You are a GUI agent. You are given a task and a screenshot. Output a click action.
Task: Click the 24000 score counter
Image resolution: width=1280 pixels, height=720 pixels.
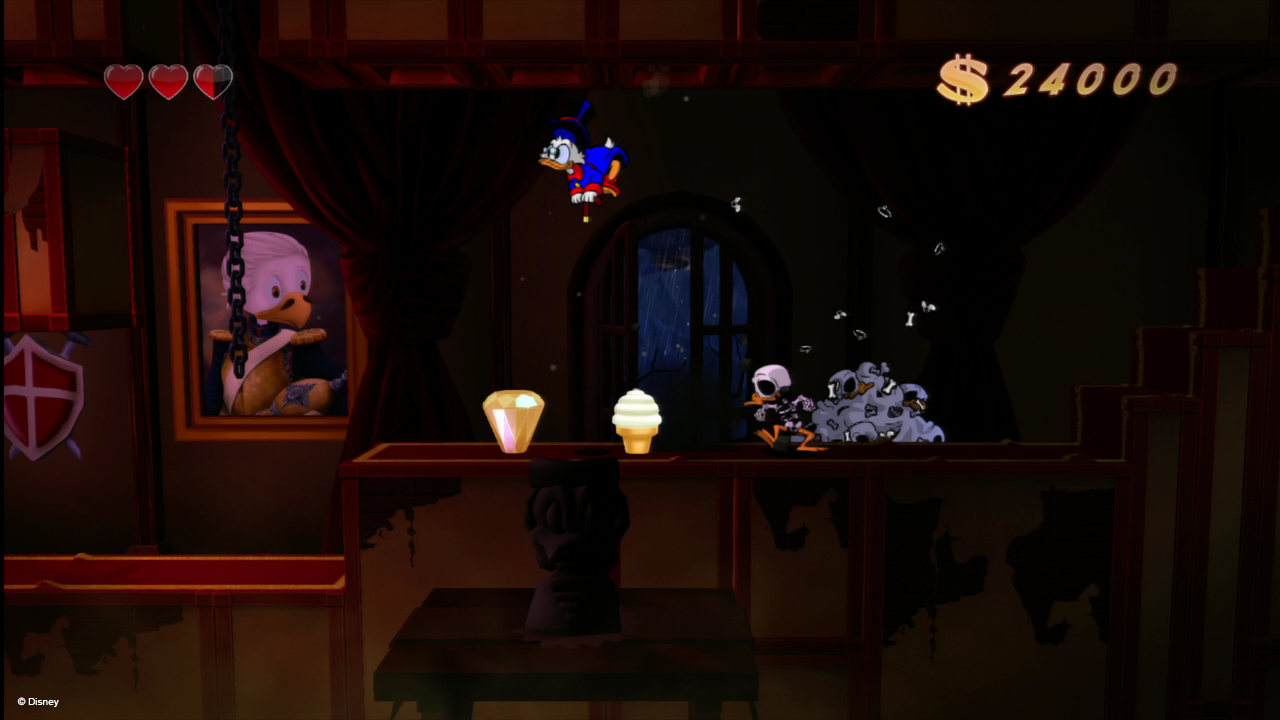[x=1090, y=77]
